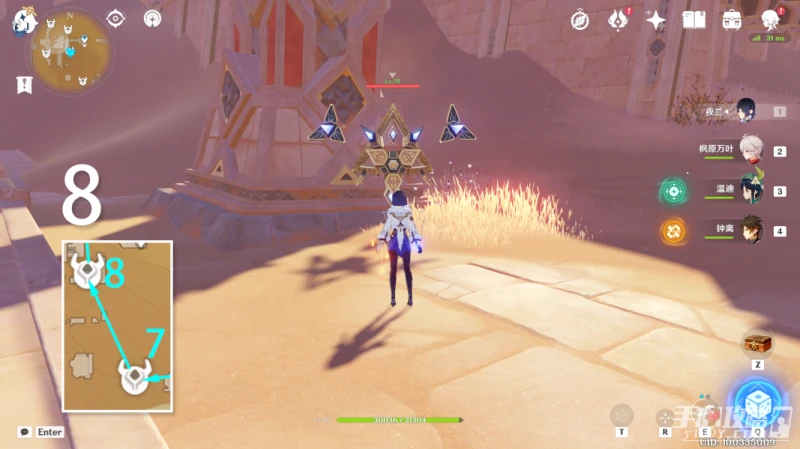Switch to party member 夜兰
The image size is (800, 449).
click(745, 110)
